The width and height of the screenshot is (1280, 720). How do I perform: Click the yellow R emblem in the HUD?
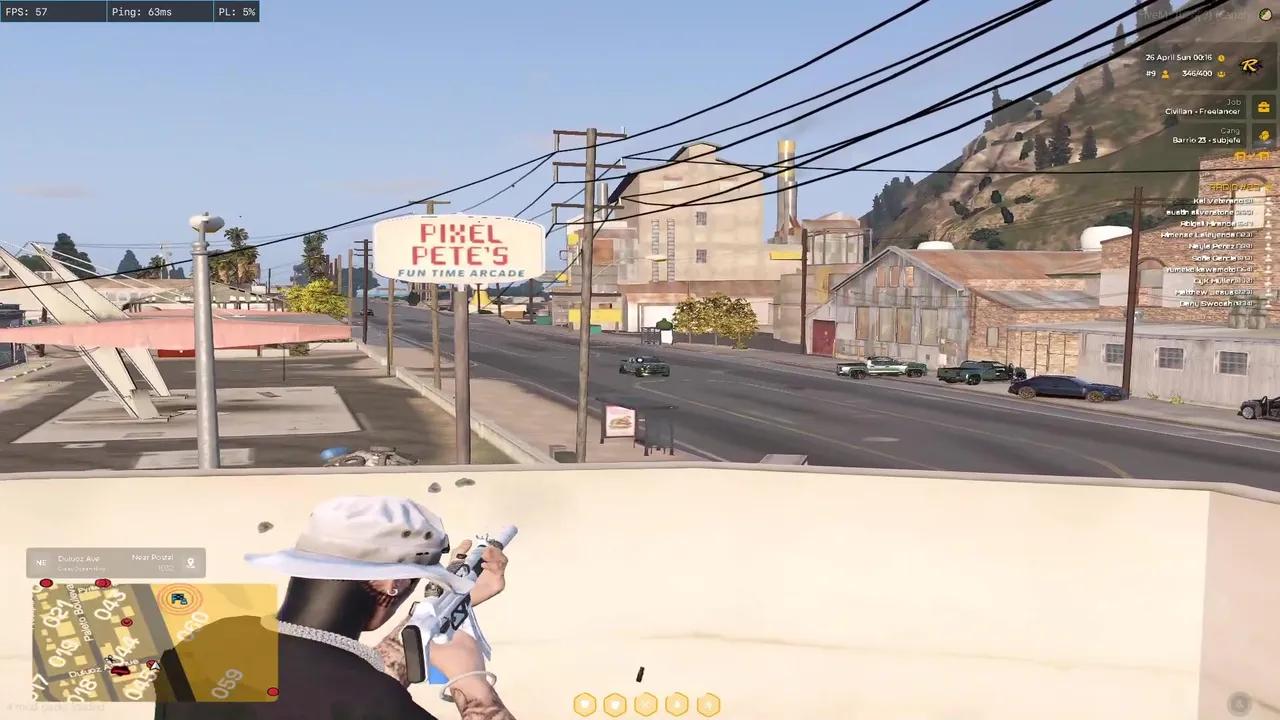(x=1250, y=66)
